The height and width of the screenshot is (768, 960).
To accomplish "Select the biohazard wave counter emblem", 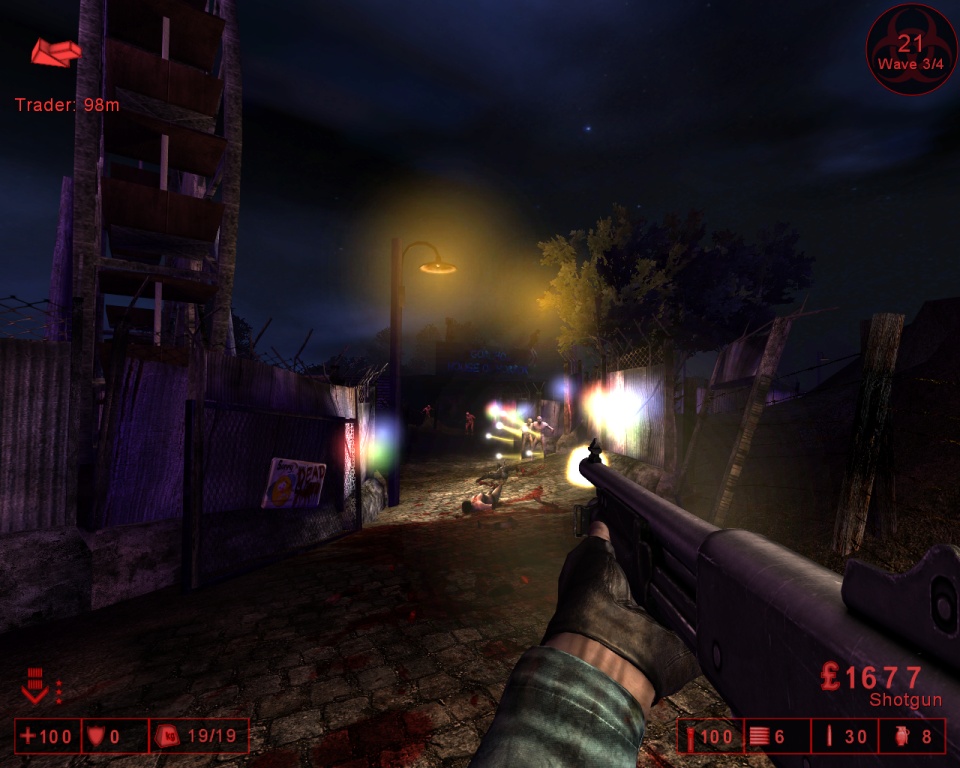I will tap(911, 50).
